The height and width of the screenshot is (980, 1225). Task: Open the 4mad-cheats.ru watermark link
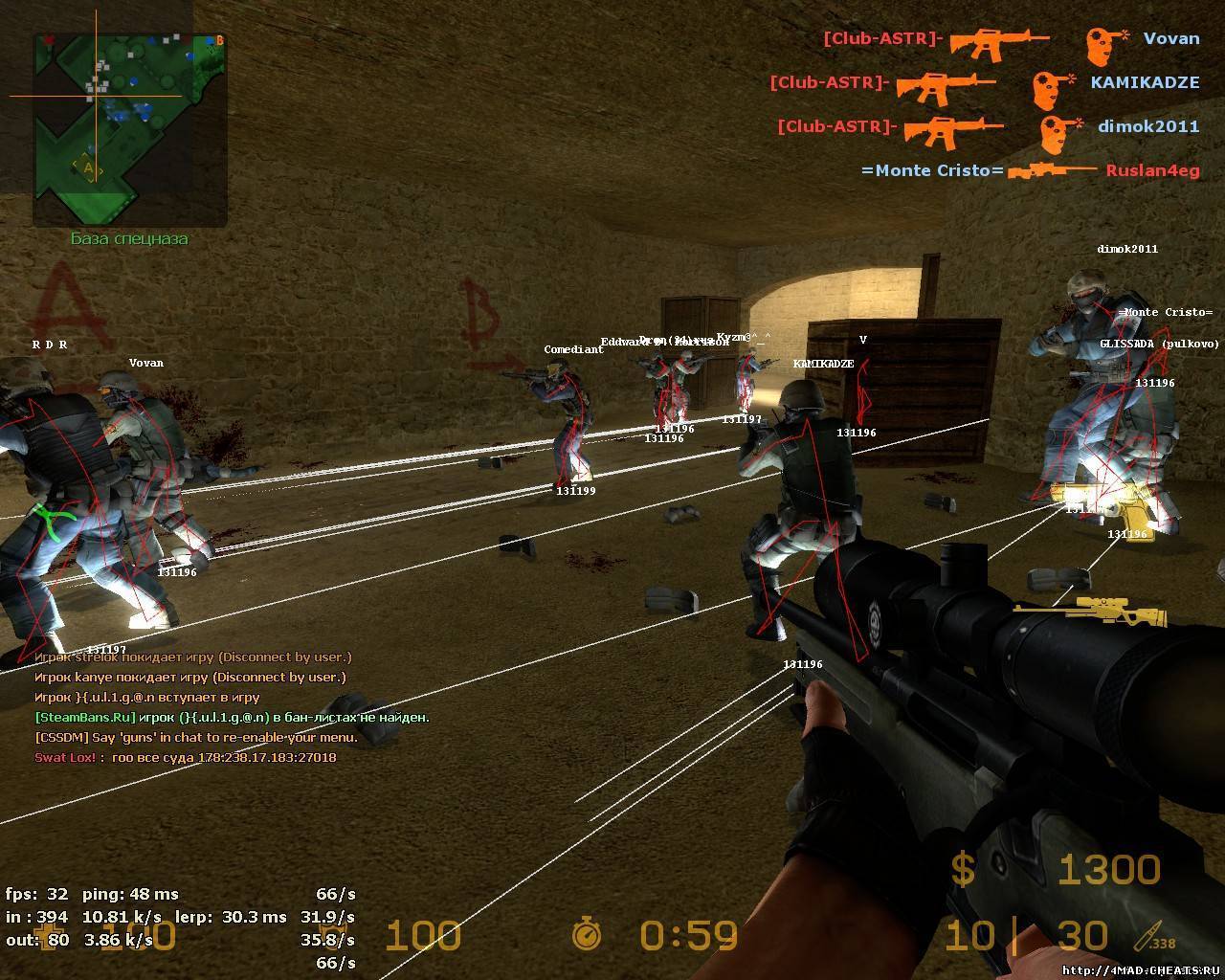(x=1143, y=969)
